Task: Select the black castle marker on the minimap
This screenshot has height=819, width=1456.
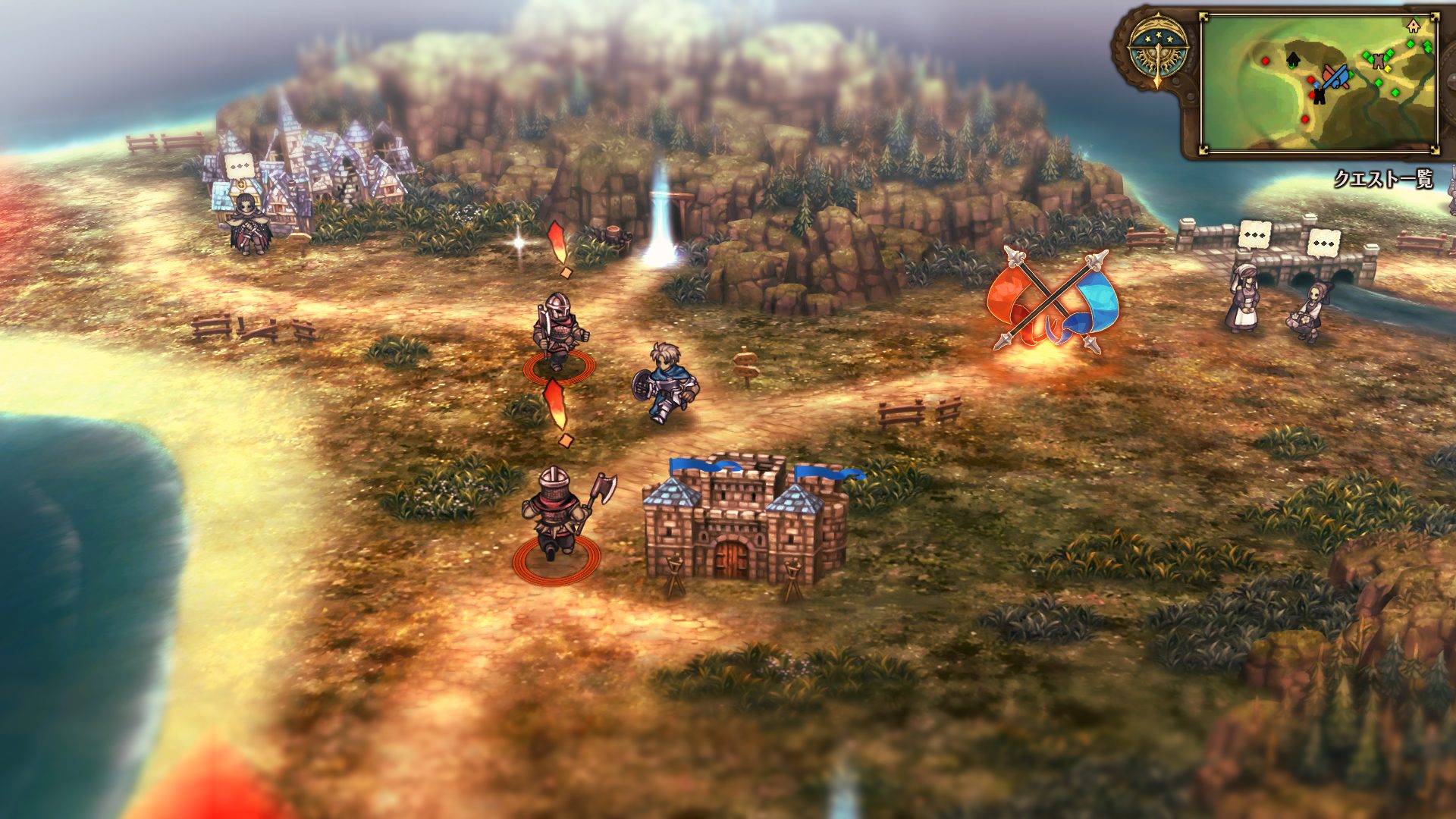Action: 1319,95
